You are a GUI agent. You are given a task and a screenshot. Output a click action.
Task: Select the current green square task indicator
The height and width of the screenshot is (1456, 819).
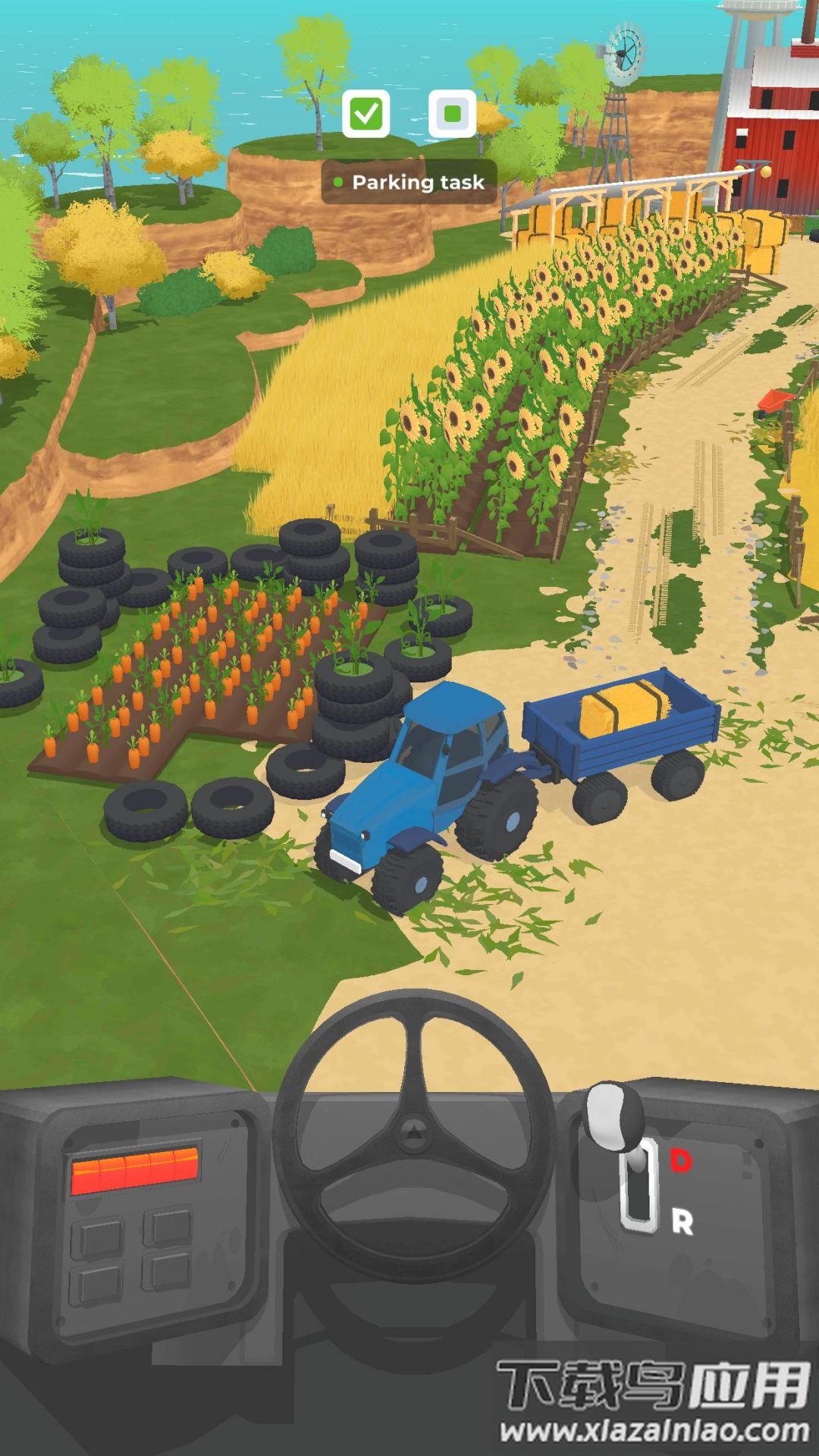pos(452,115)
